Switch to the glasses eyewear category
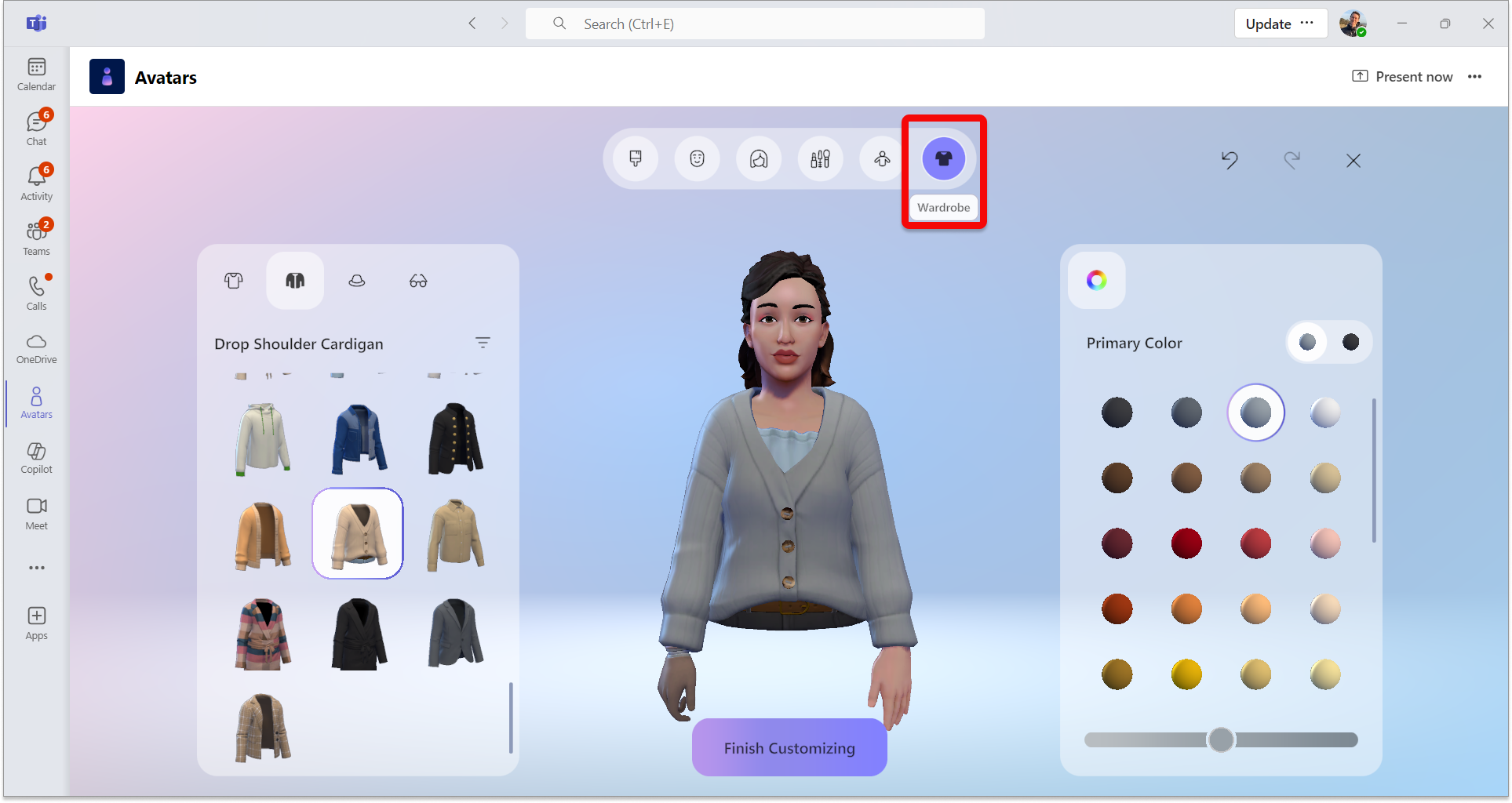This screenshot has width=1512, height=803. pyautogui.click(x=418, y=280)
